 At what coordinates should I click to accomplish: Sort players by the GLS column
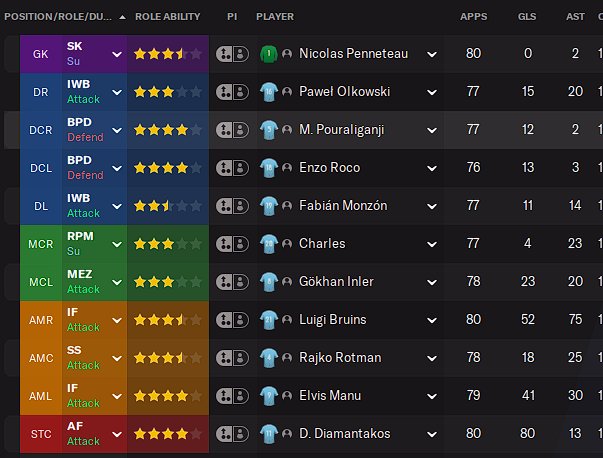coord(527,17)
